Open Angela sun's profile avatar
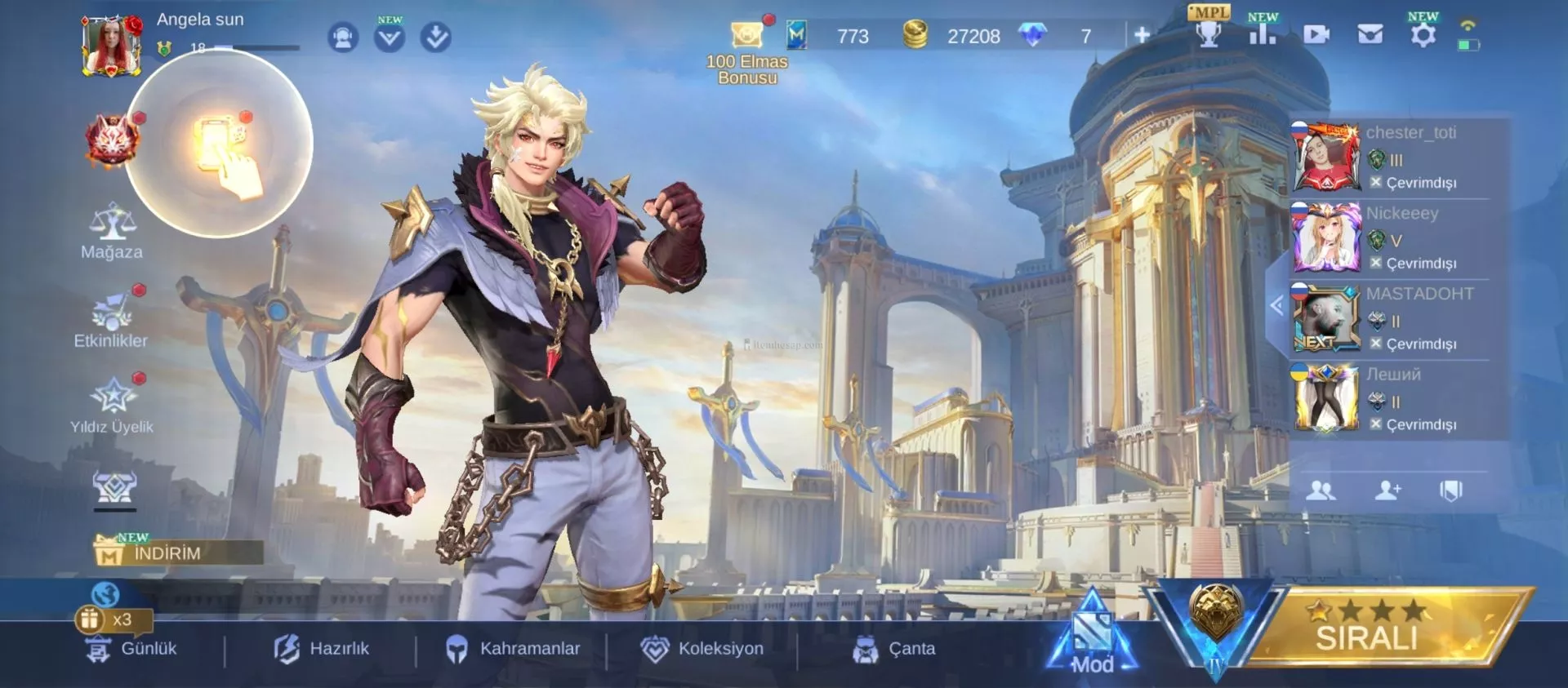 (110, 47)
